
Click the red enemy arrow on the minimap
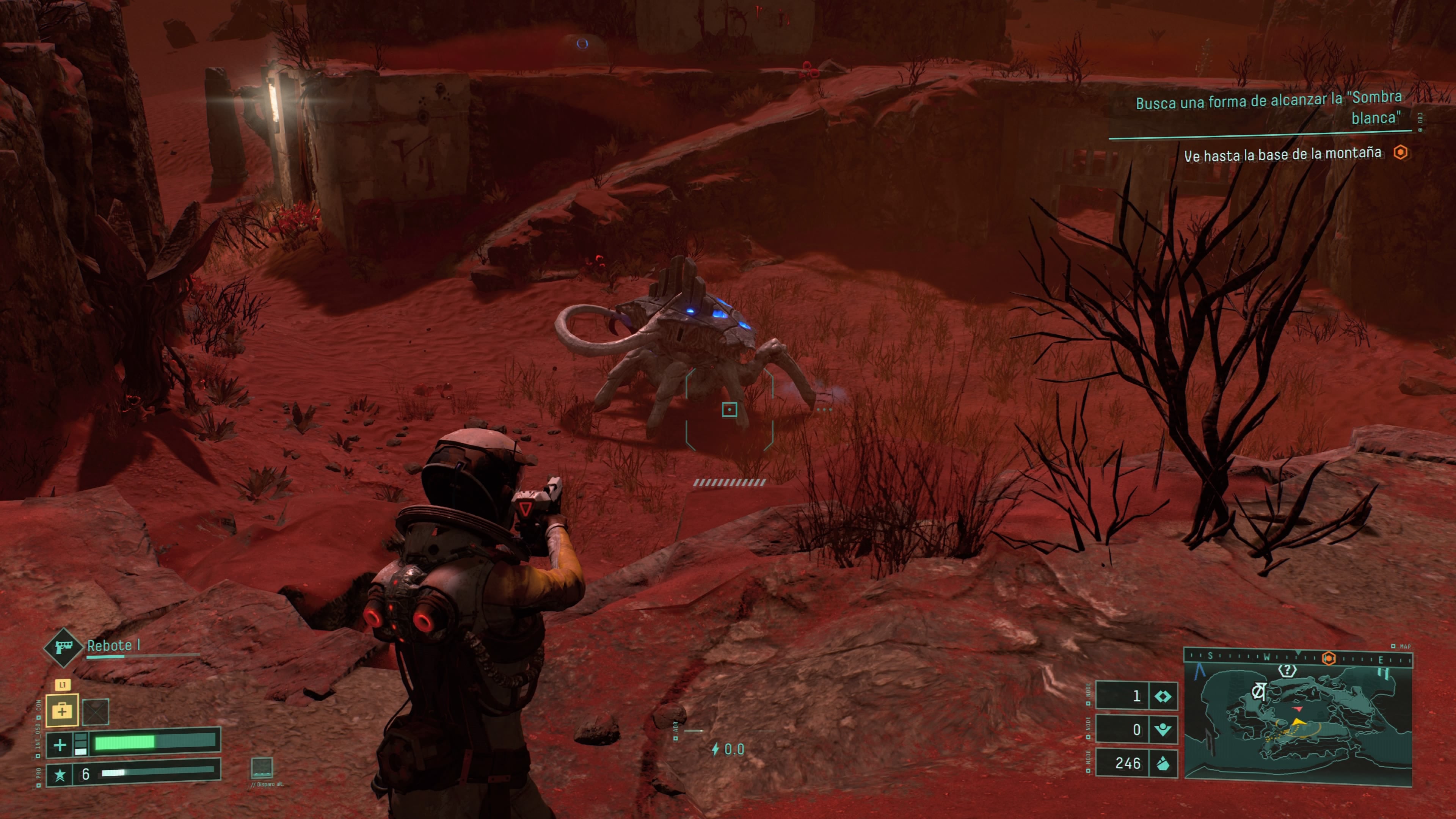[1297, 708]
